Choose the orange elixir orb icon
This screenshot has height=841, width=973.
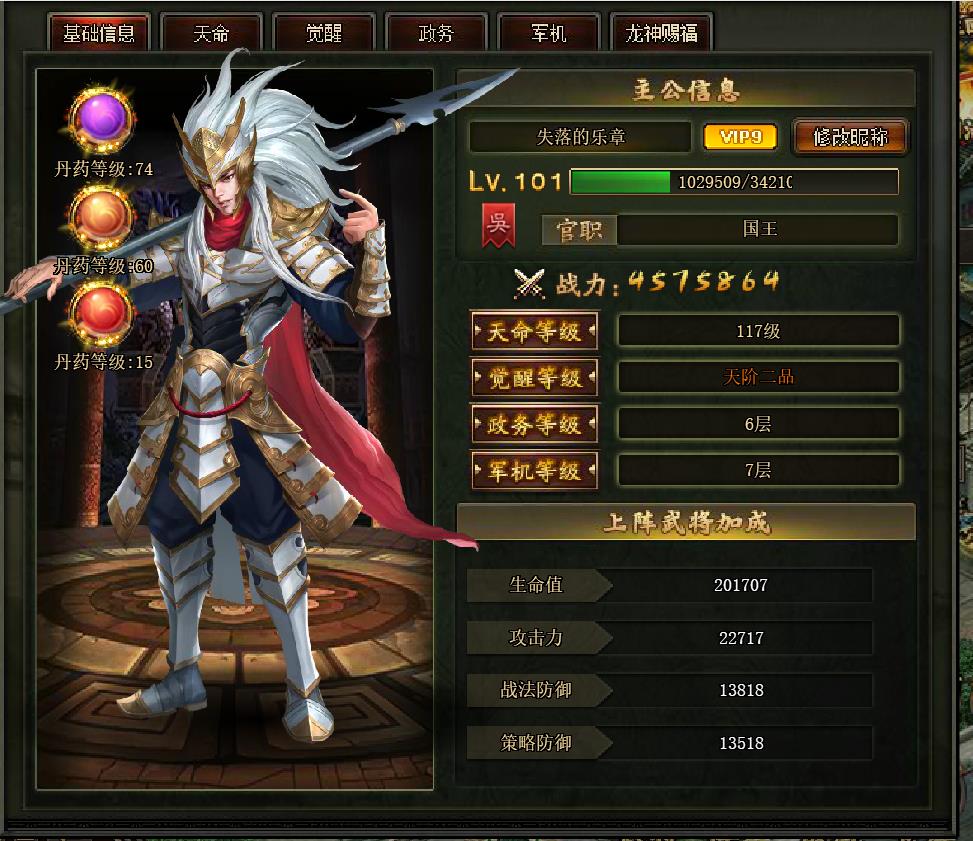pyautogui.click(x=102, y=217)
